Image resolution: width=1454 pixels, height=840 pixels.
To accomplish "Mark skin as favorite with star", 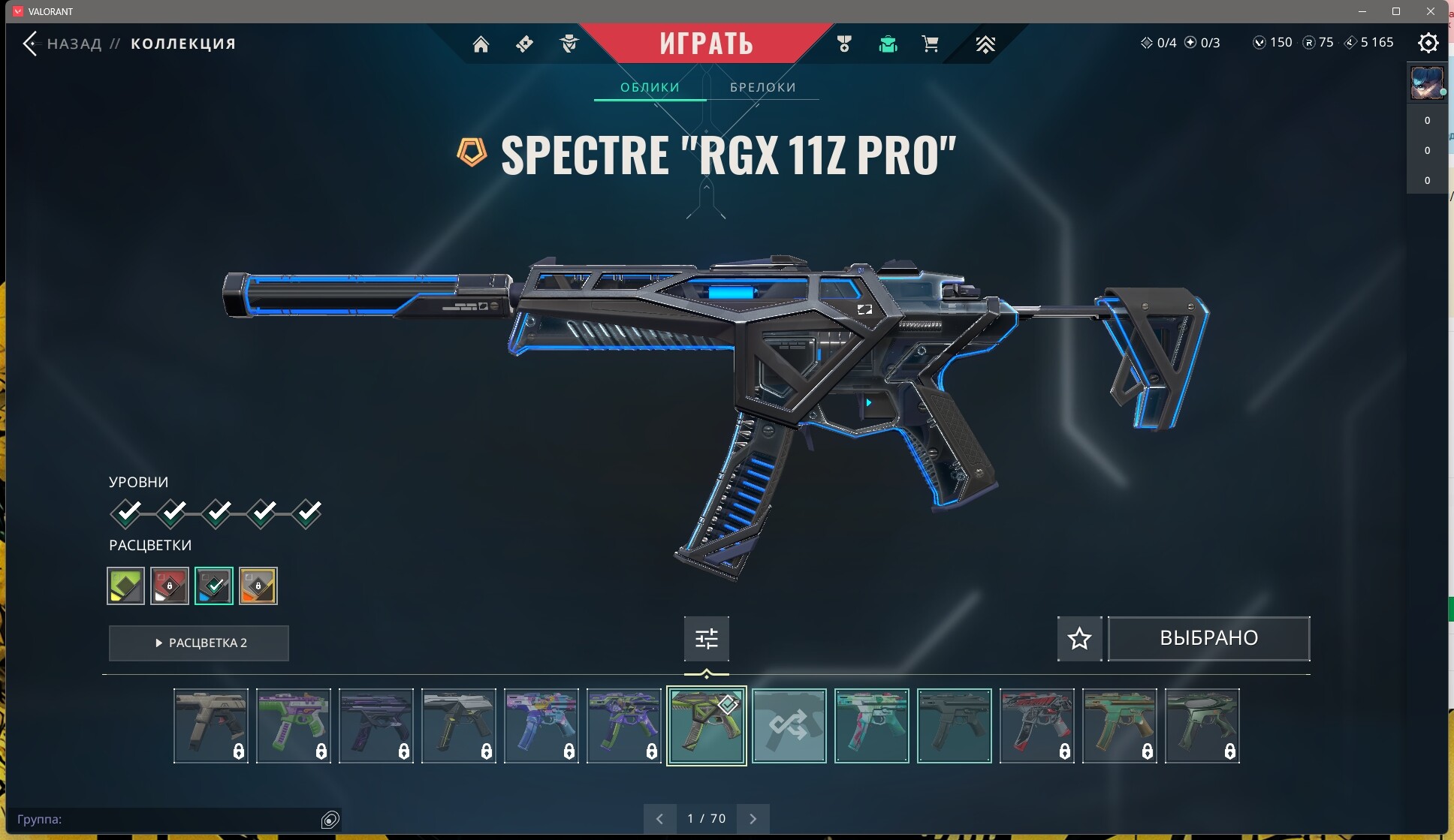I will [x=1079, y=639].
